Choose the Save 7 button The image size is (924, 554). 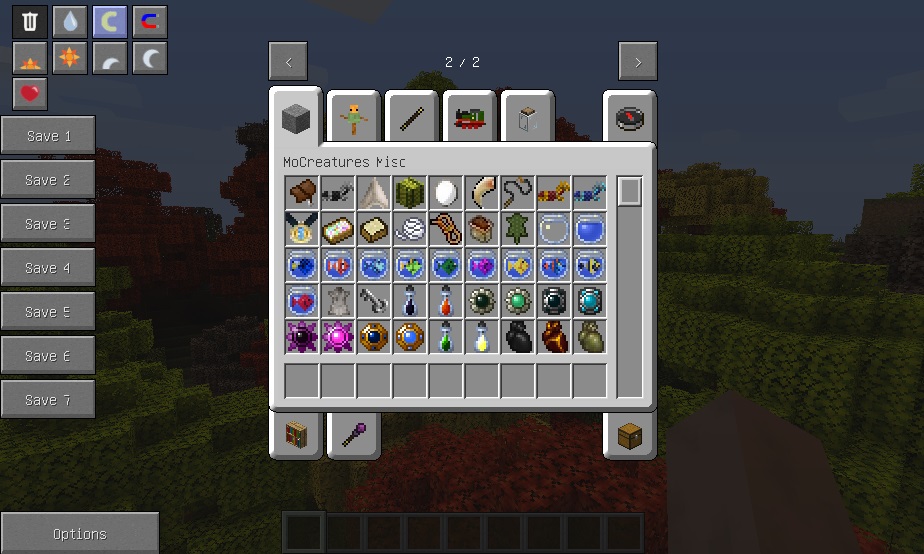[x=48, y=400]
